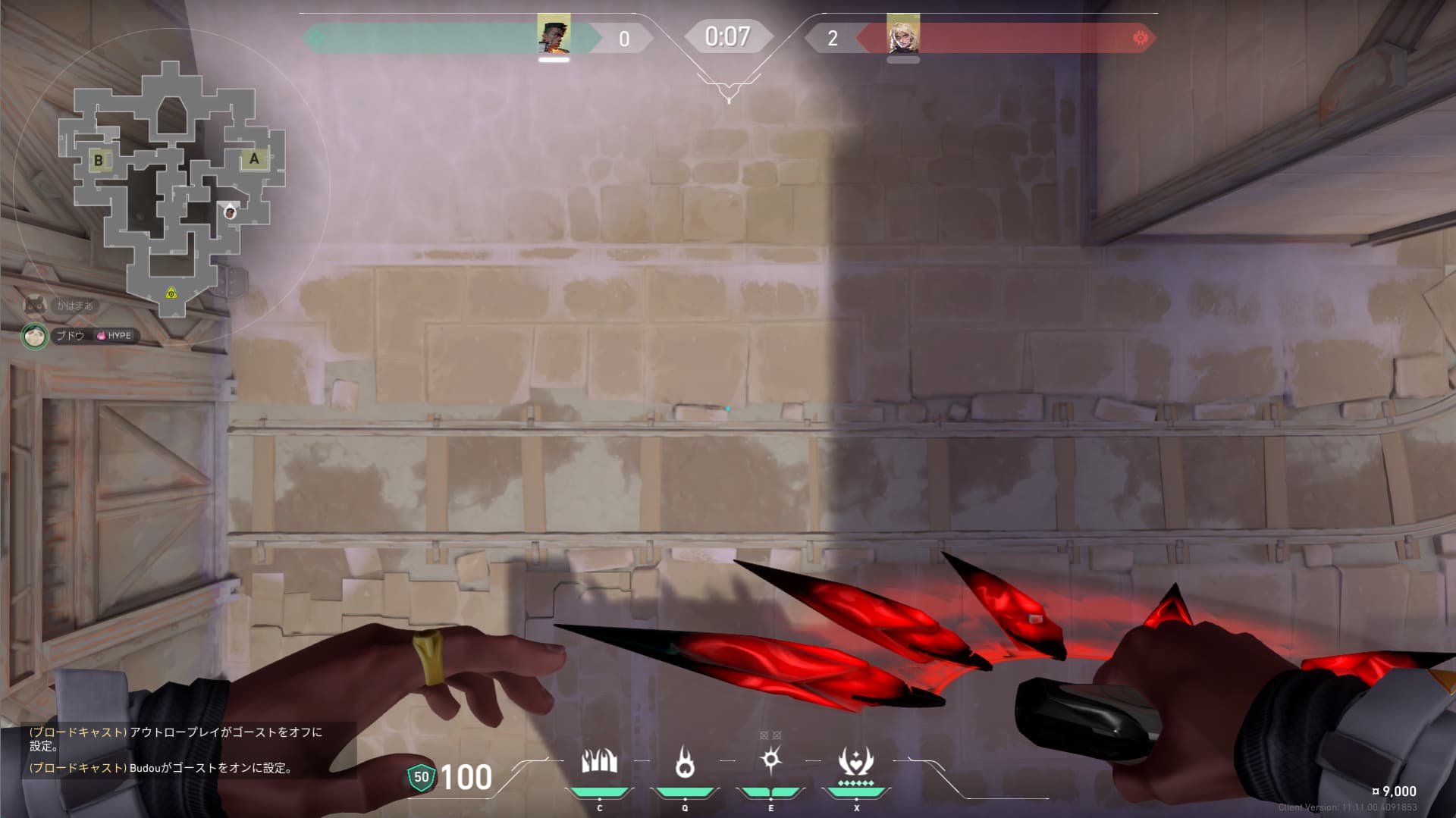This screenshot has height=818, width=1456.
Task: Select Phoenix portrait in the top scoreboard
Action: coord(554,35)
